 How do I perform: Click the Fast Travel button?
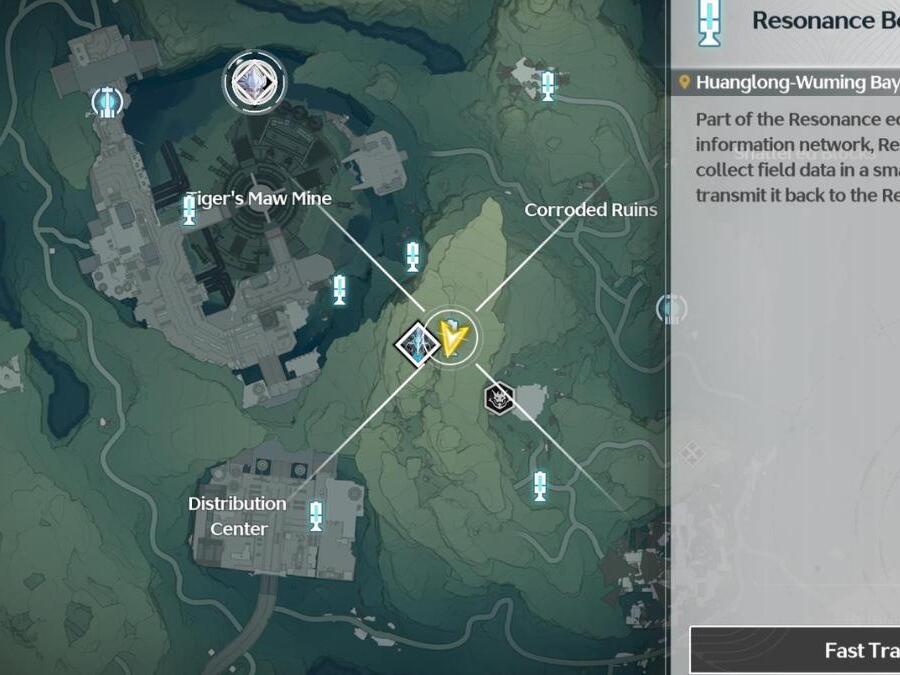795,650
